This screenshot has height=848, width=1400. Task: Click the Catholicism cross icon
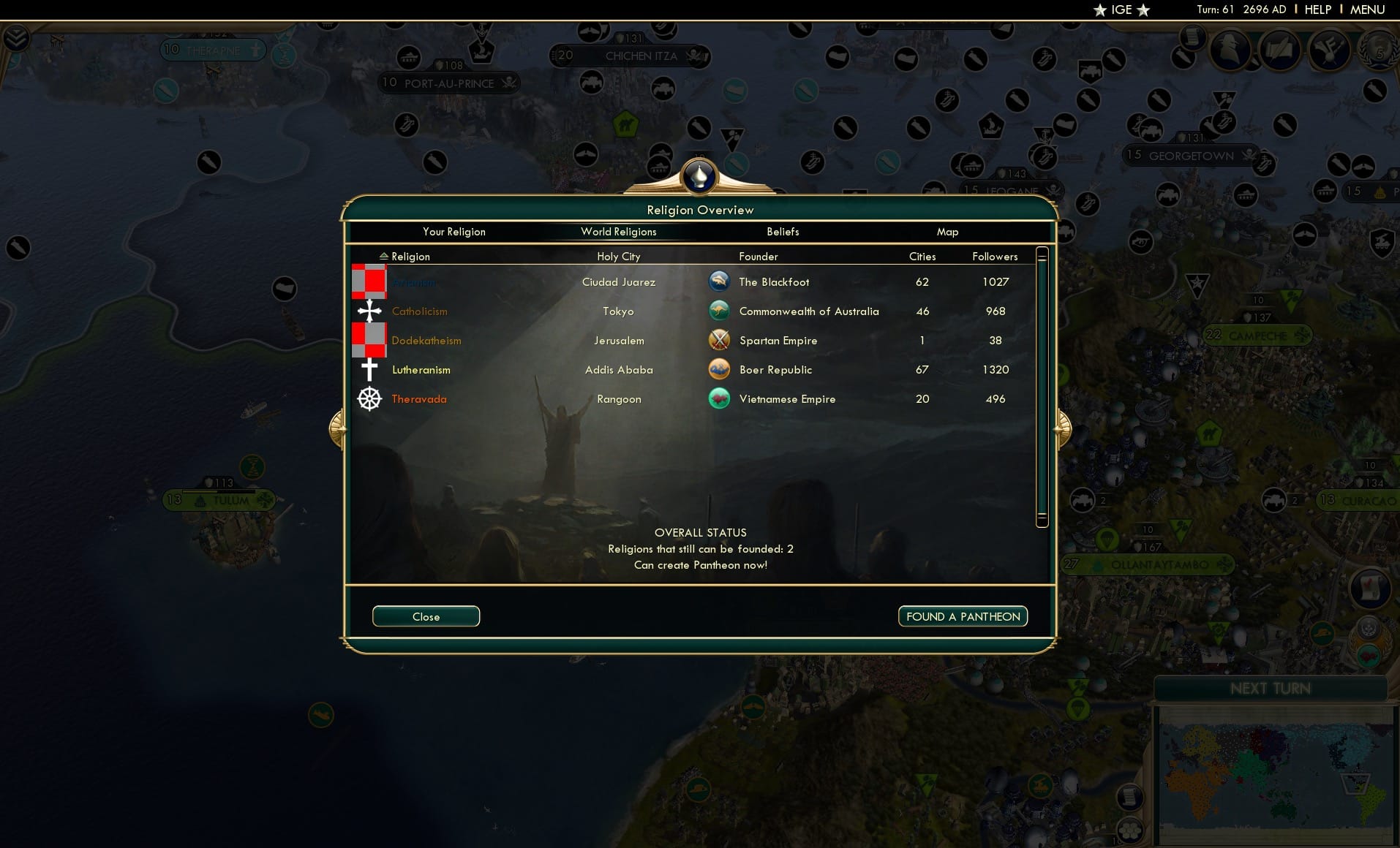click(369, 311)
